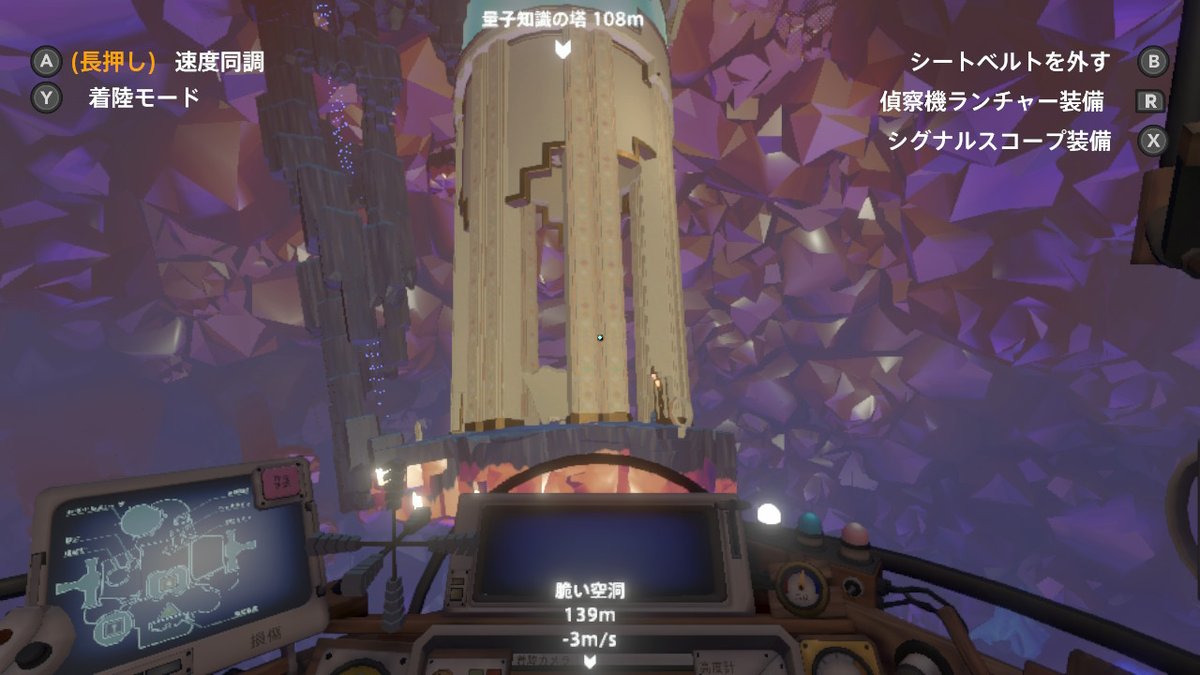Select the 量子知識の塔 waypoint marker
The width and height of the screenshot is (1200, 675).
[x=563, y=47]
